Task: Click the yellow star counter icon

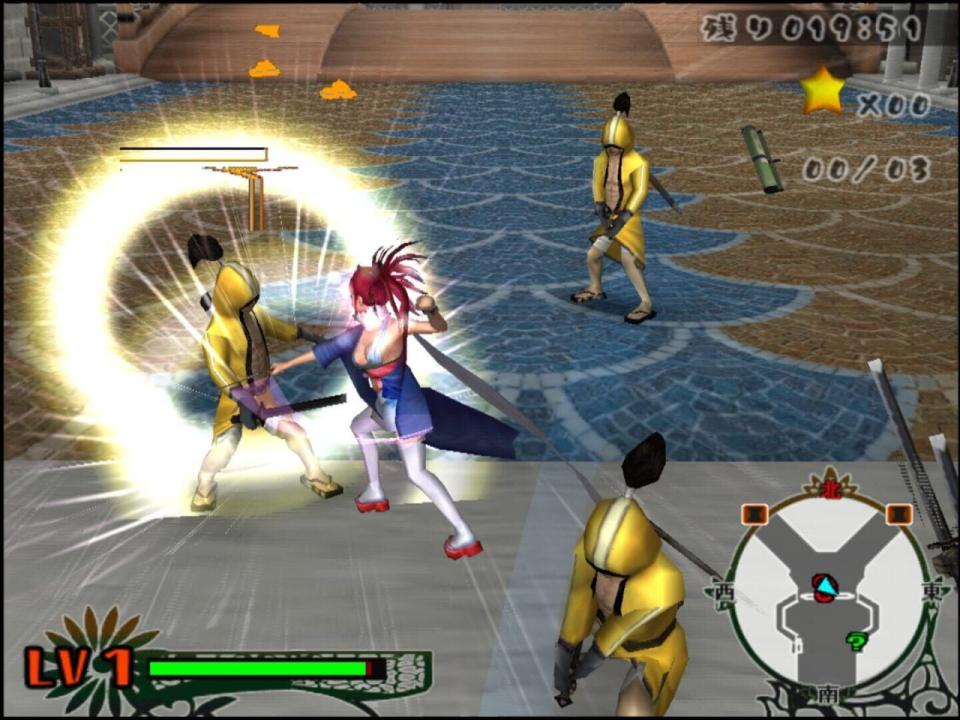Action: tap(822, 91)
